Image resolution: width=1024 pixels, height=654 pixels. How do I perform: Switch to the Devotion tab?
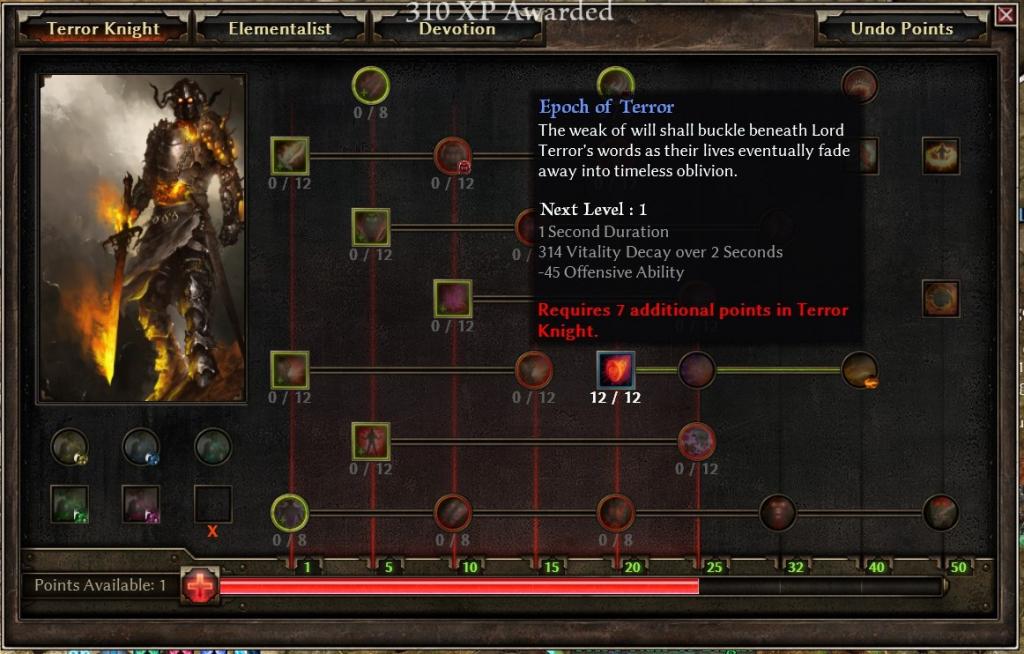457,29
